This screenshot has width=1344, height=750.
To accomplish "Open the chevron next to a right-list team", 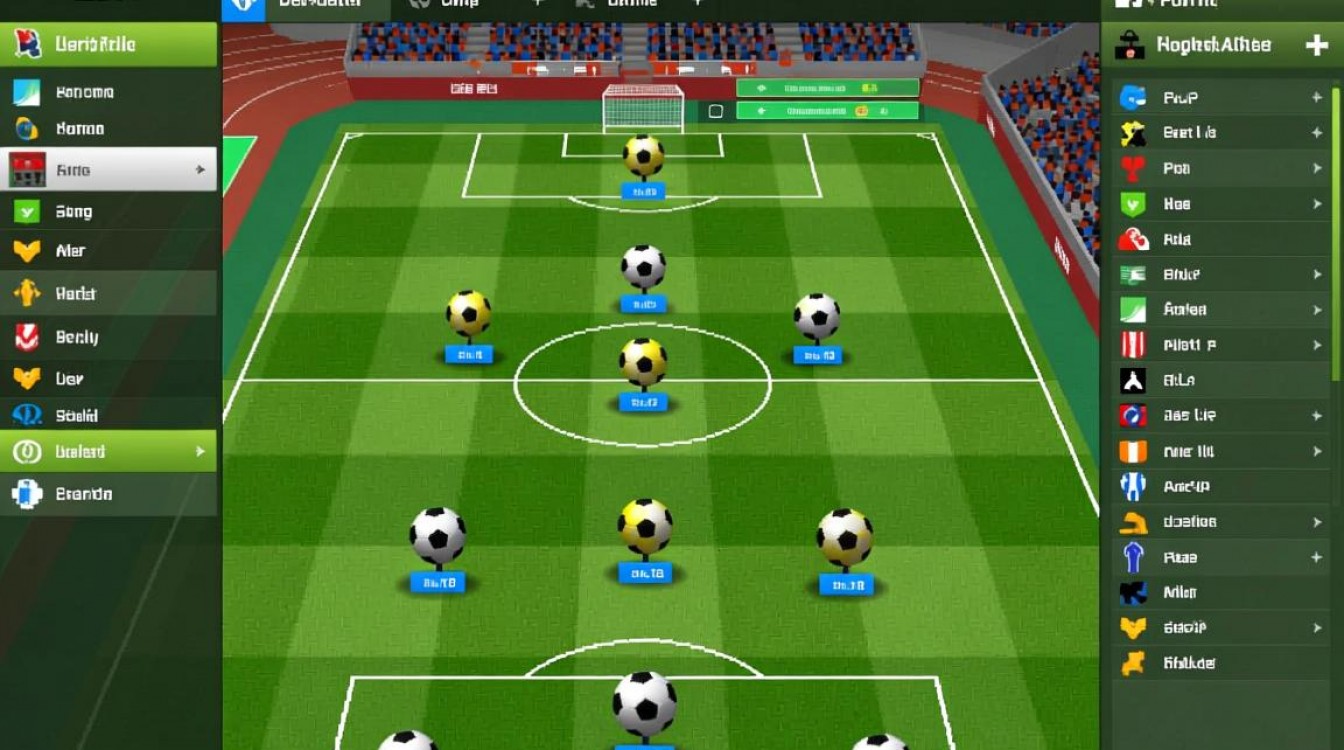I will tap(1315, 169).
